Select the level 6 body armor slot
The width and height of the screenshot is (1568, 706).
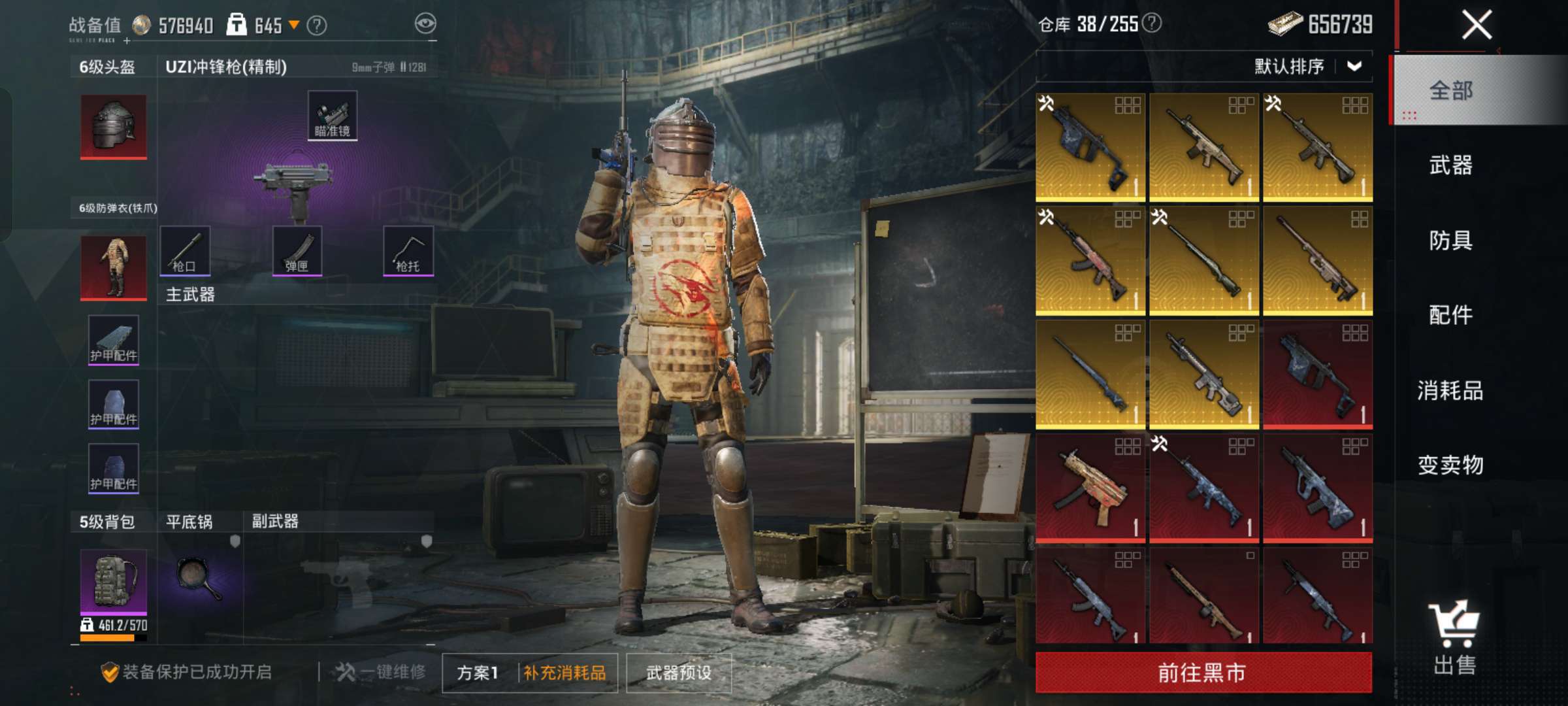click(x=114, y=268)
